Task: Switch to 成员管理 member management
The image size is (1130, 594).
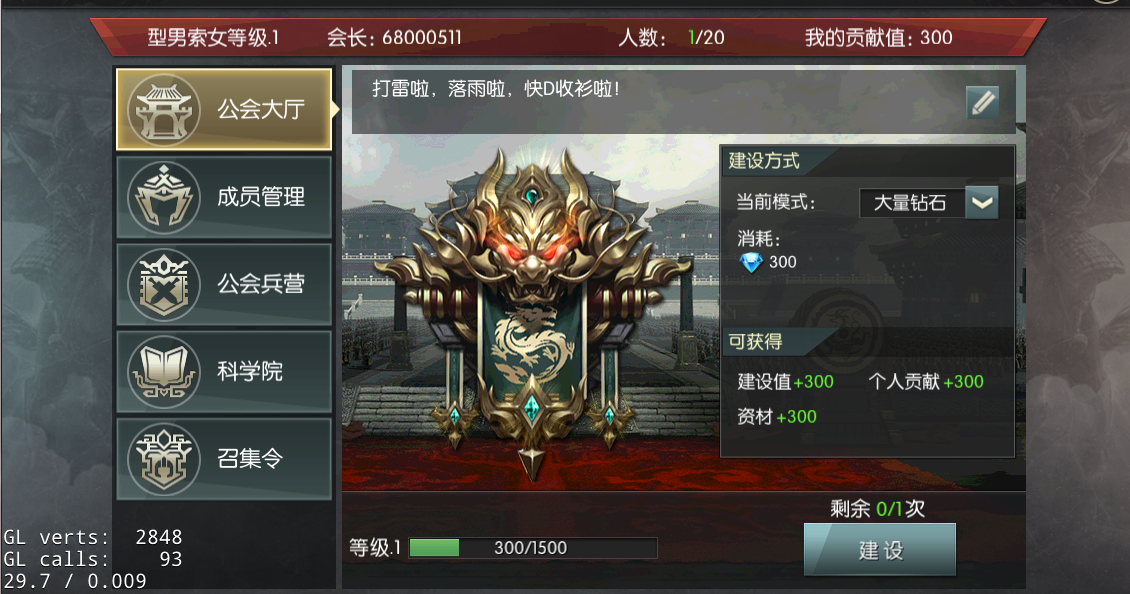Action: [224, 197]
